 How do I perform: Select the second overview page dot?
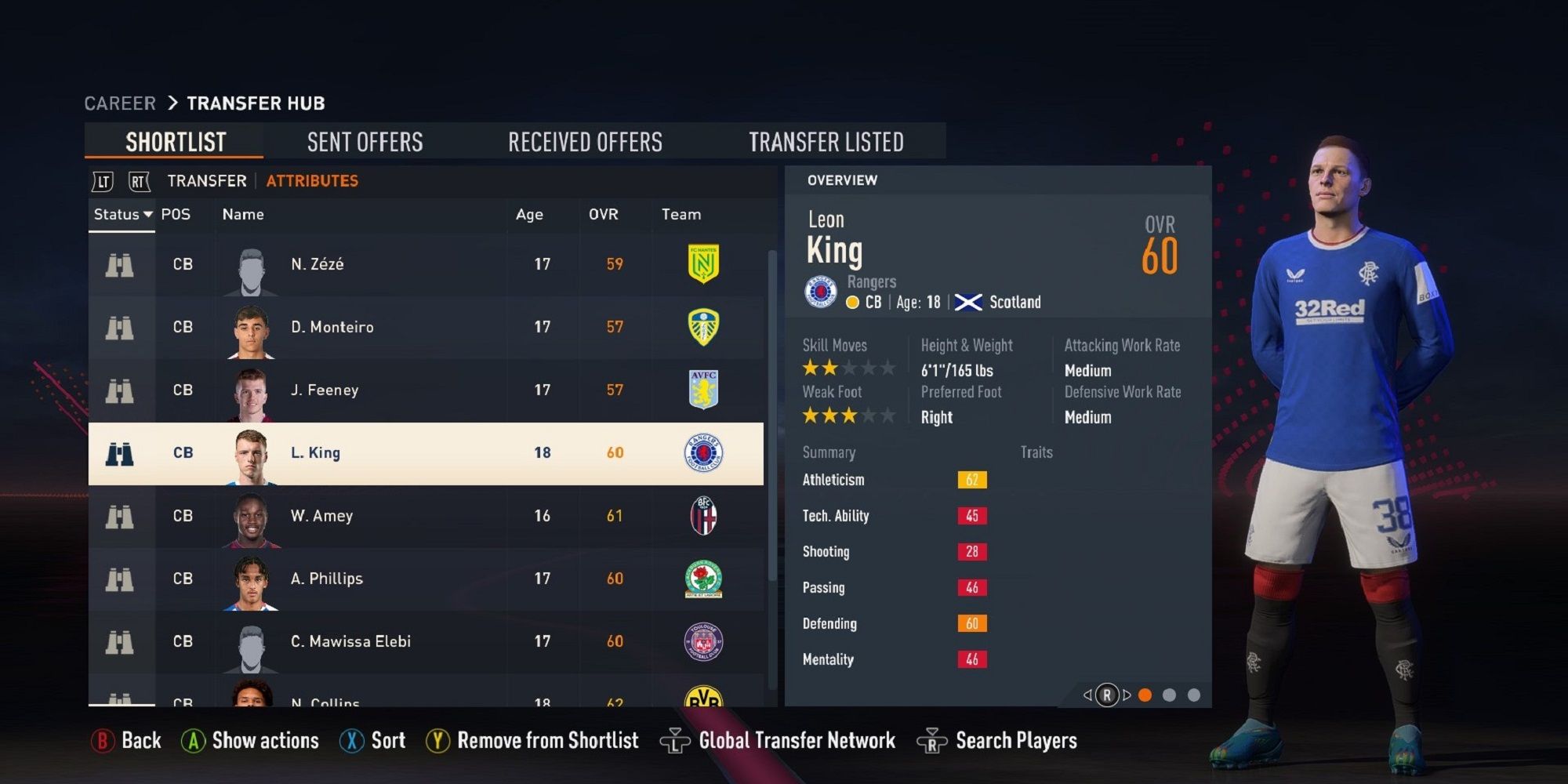(x=1171, y=694)
